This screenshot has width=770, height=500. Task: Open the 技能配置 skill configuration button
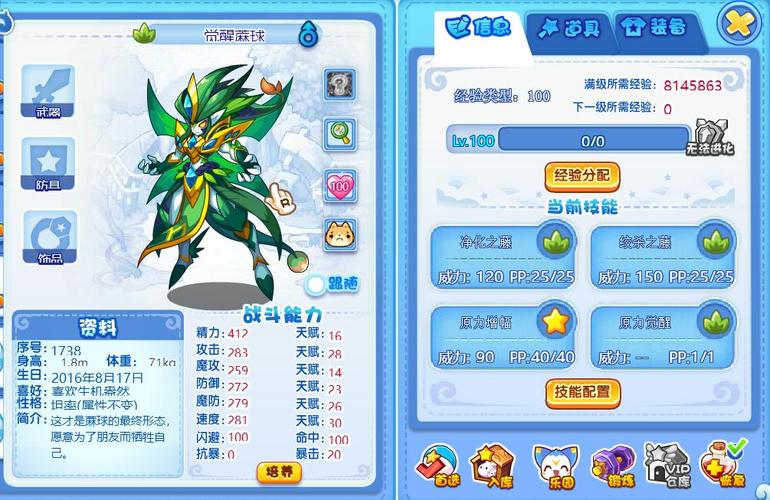pyautogui.click(x=582, y=391)
